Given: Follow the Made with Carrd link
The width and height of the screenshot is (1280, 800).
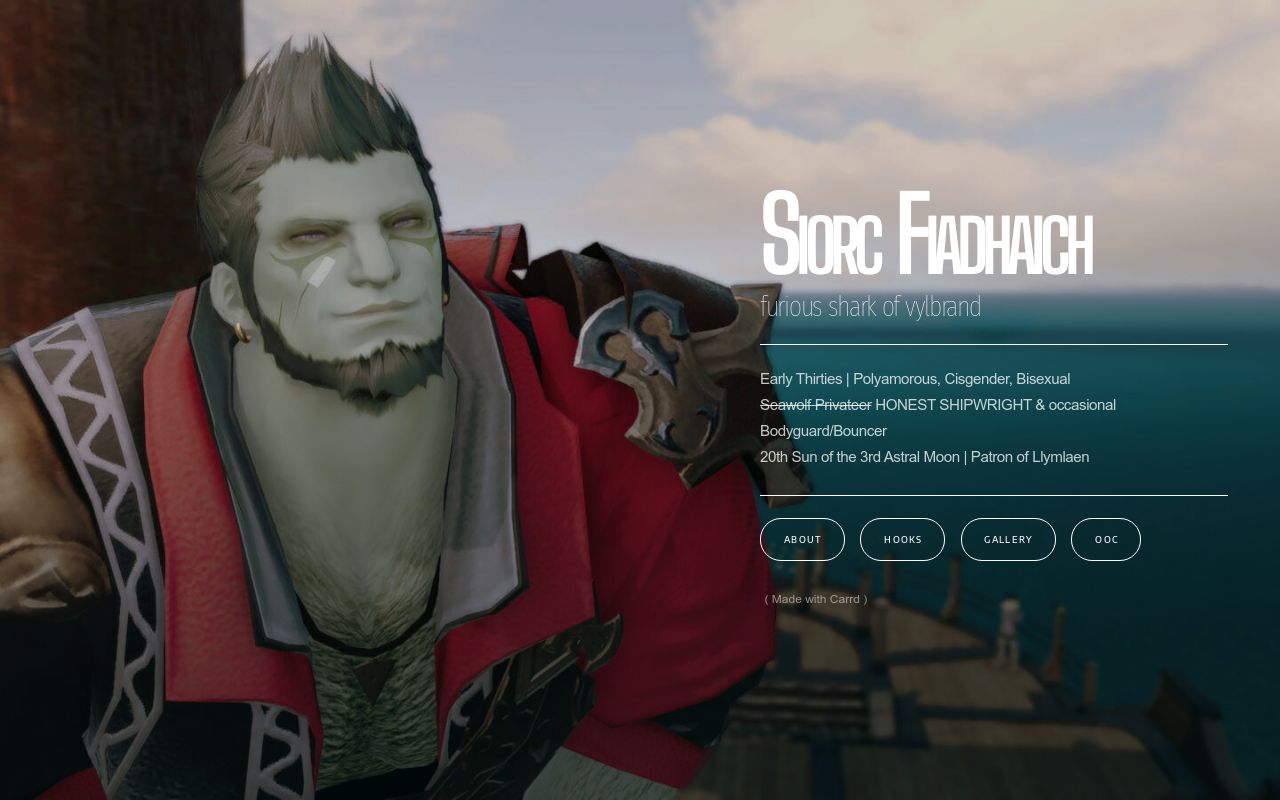Looking at the screenshot, I should 815,599.
